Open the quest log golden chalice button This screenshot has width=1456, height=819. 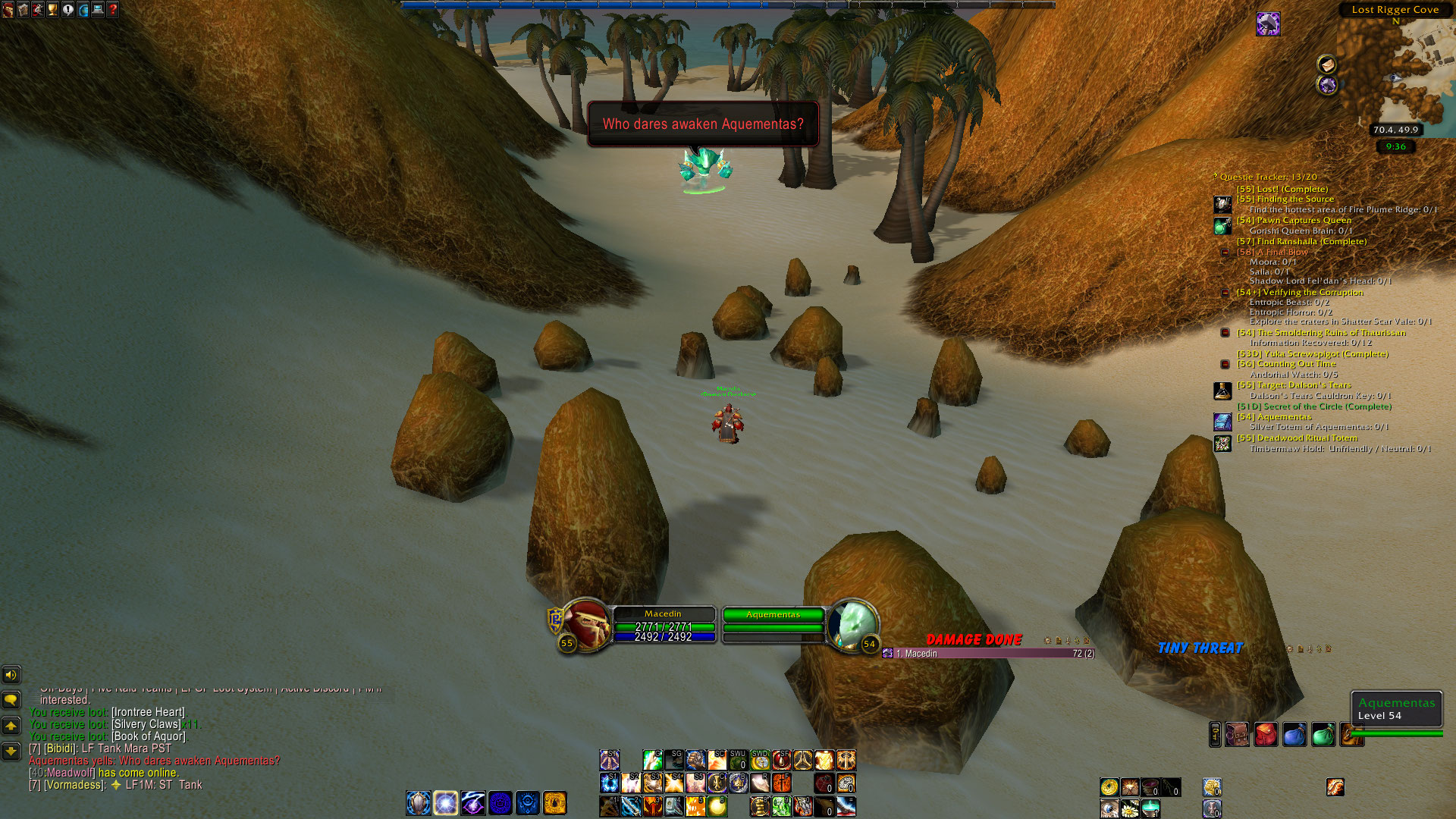click(x=52, y=10)
